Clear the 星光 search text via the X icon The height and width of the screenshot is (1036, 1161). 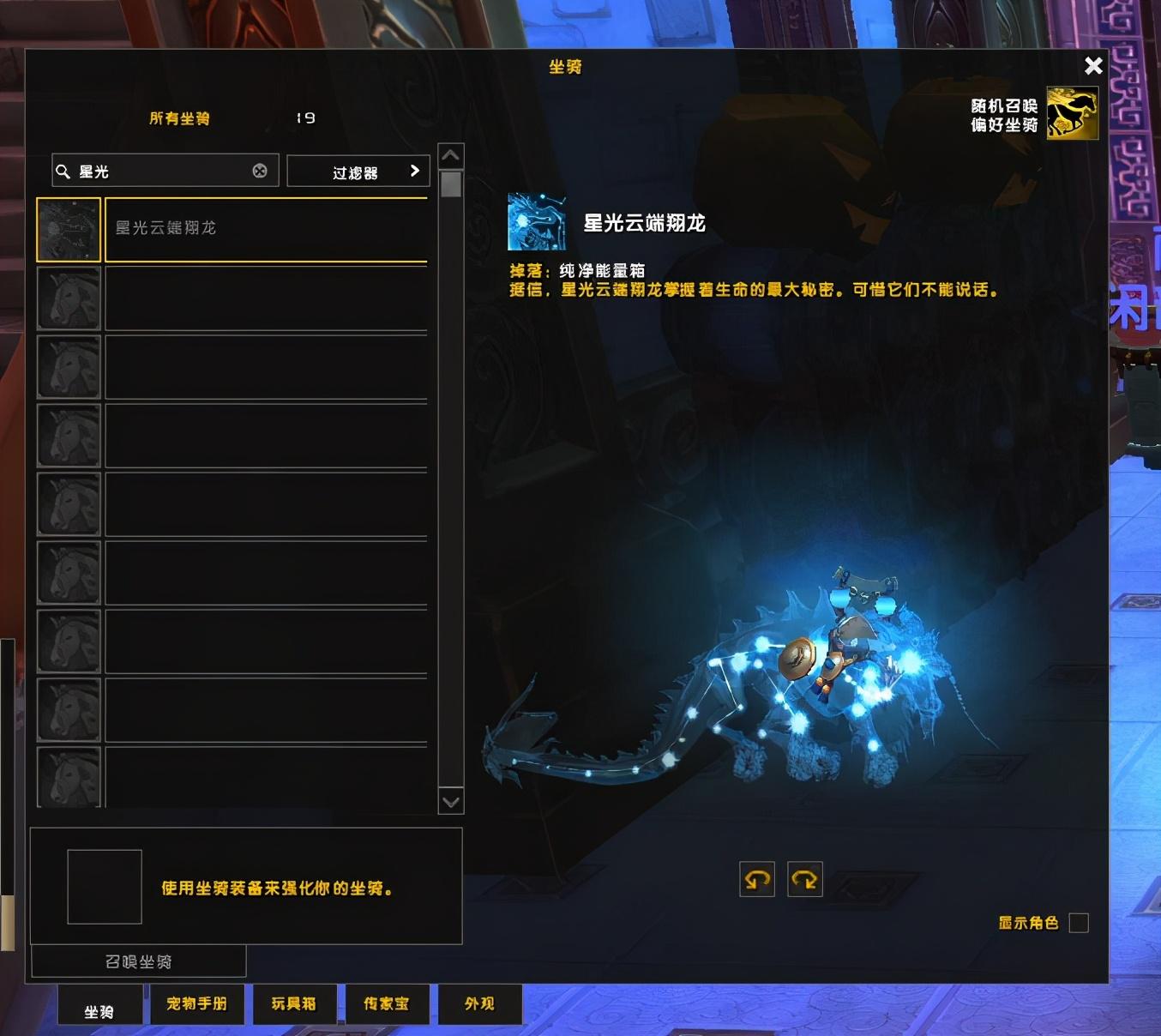(260, 171)
